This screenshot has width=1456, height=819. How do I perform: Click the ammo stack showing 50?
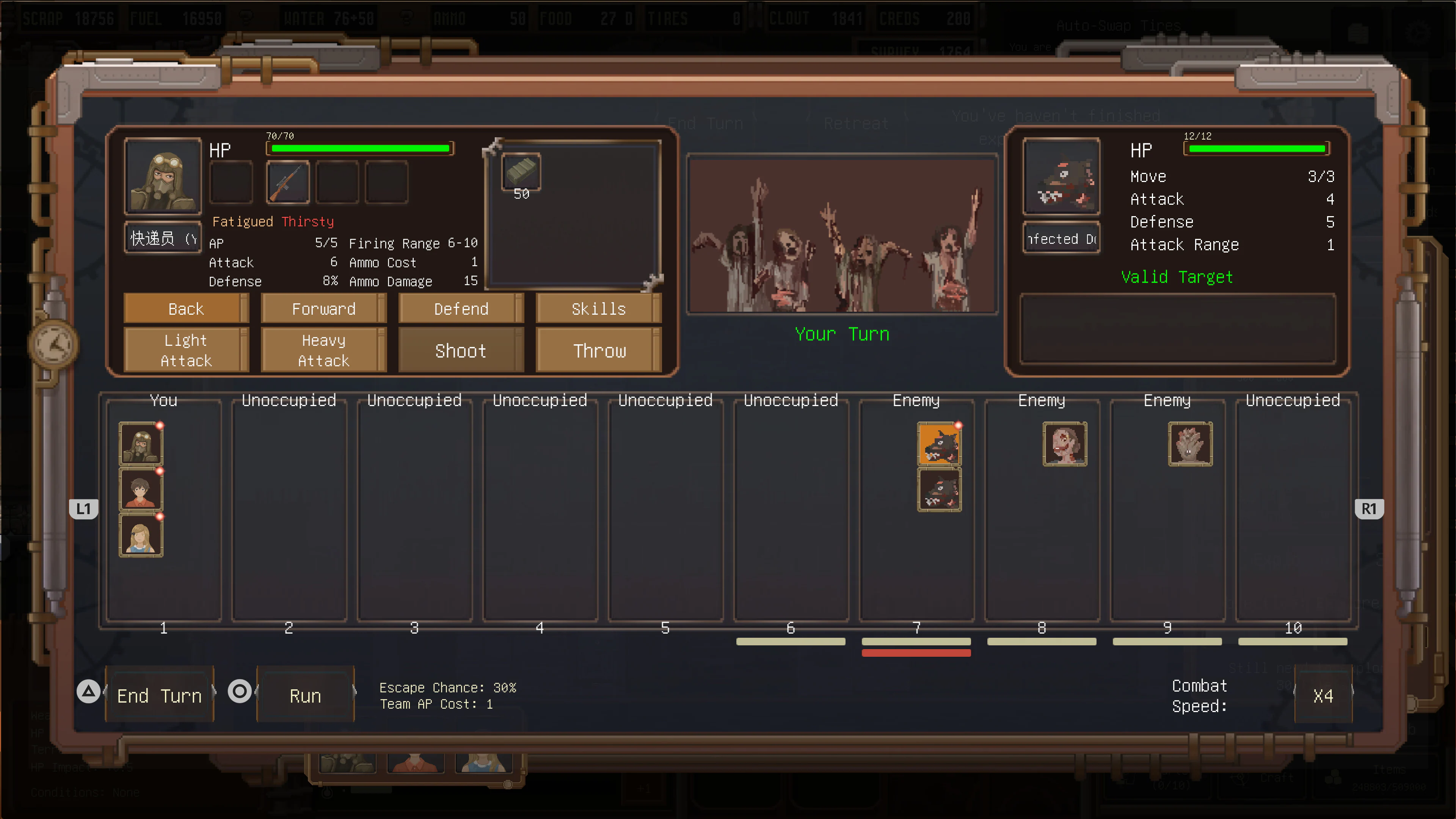tap(521, 173)
